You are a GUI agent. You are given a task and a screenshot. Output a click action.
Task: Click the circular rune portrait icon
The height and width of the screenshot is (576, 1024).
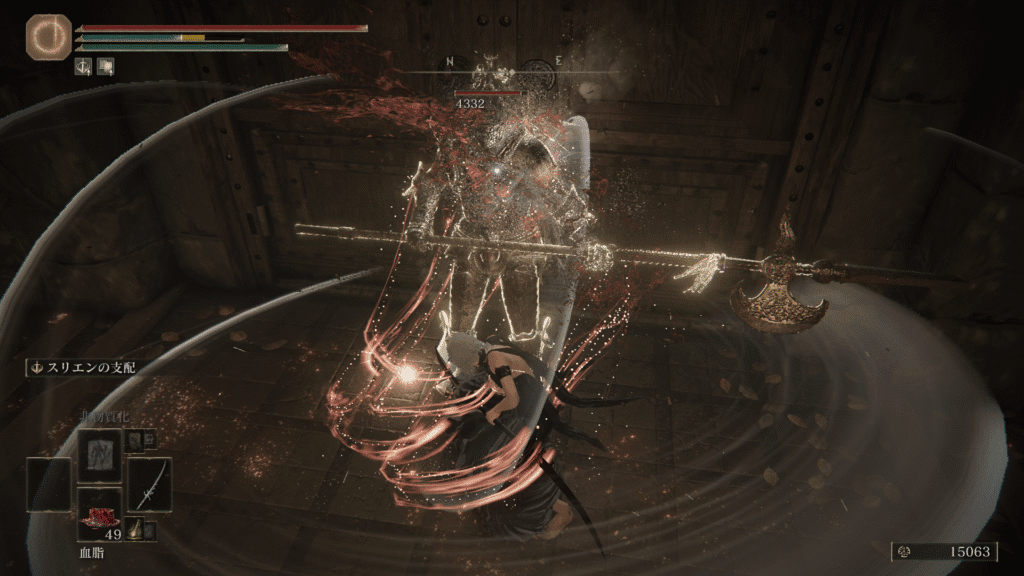pos(43,33)
